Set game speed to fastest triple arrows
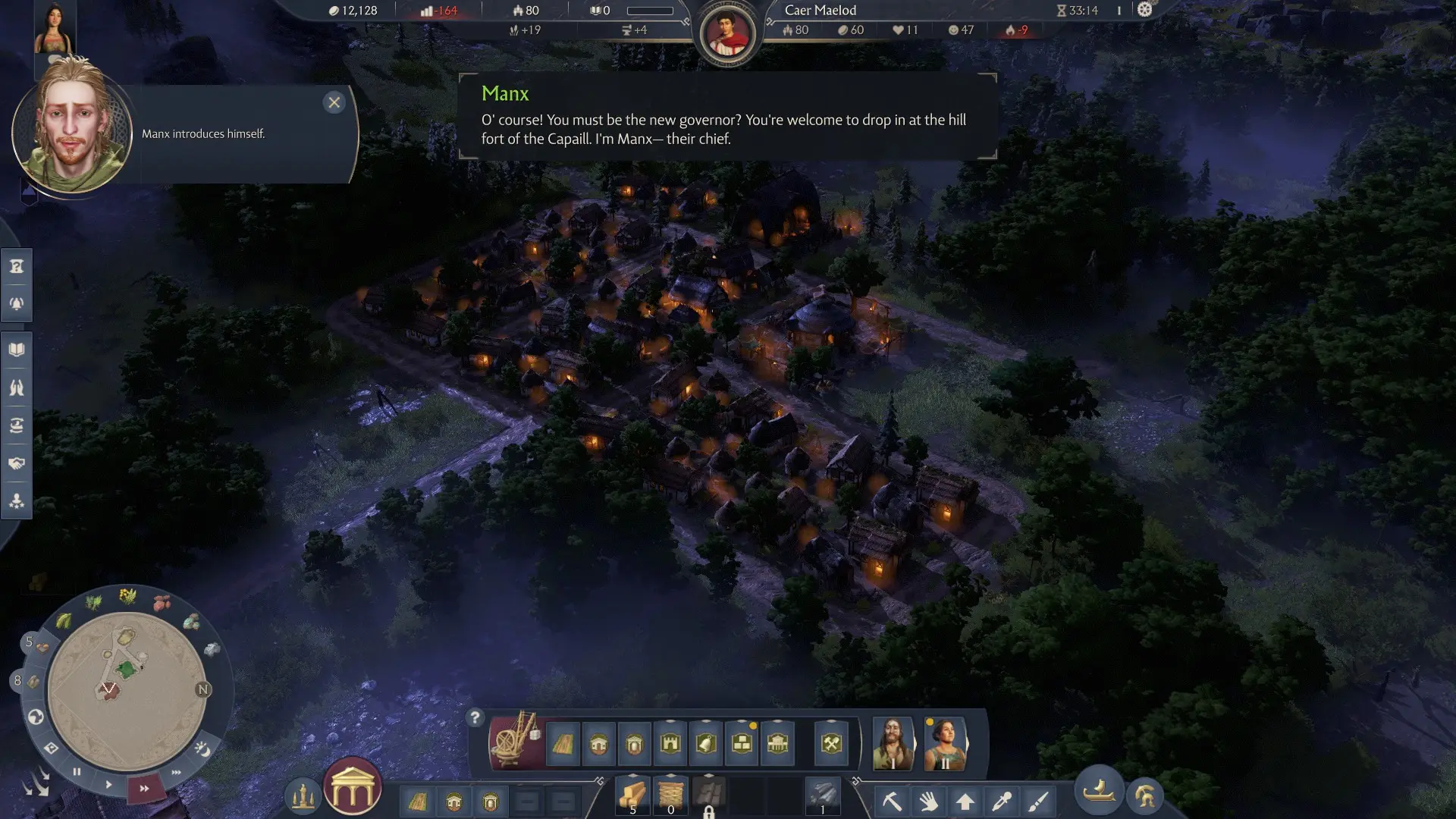Viewport: 1456px width, 819px height. (177, 772)
